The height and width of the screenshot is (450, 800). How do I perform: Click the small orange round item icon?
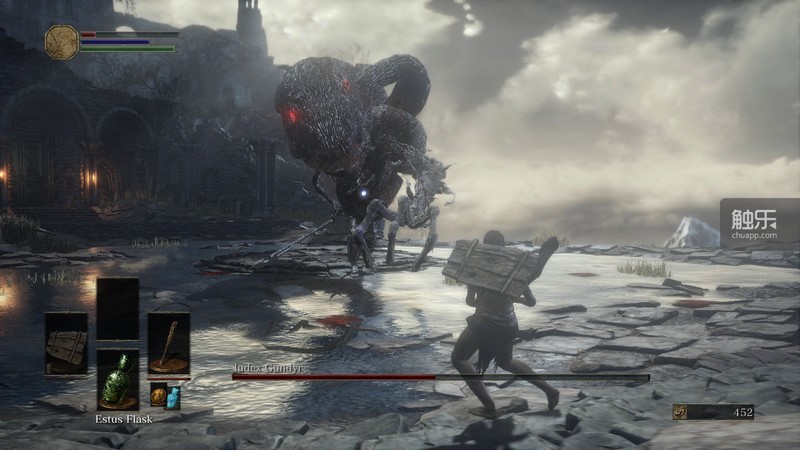[x=158, y=395]
